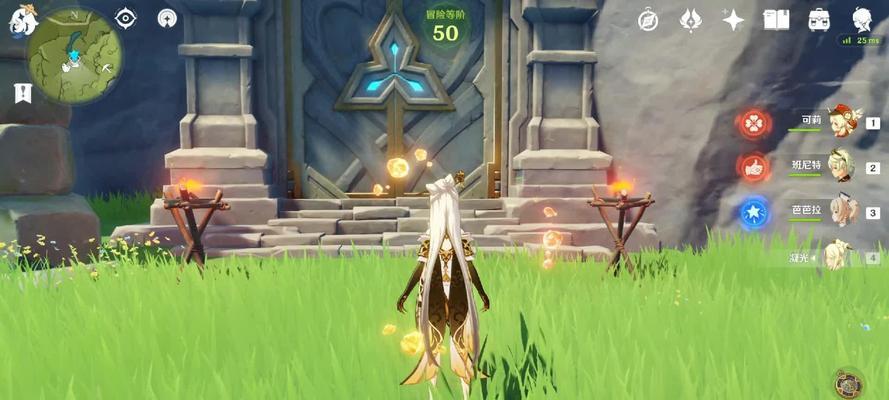Open the compass events icon
This screenshot has width=889, height=400.
click(x=648, y=19)
